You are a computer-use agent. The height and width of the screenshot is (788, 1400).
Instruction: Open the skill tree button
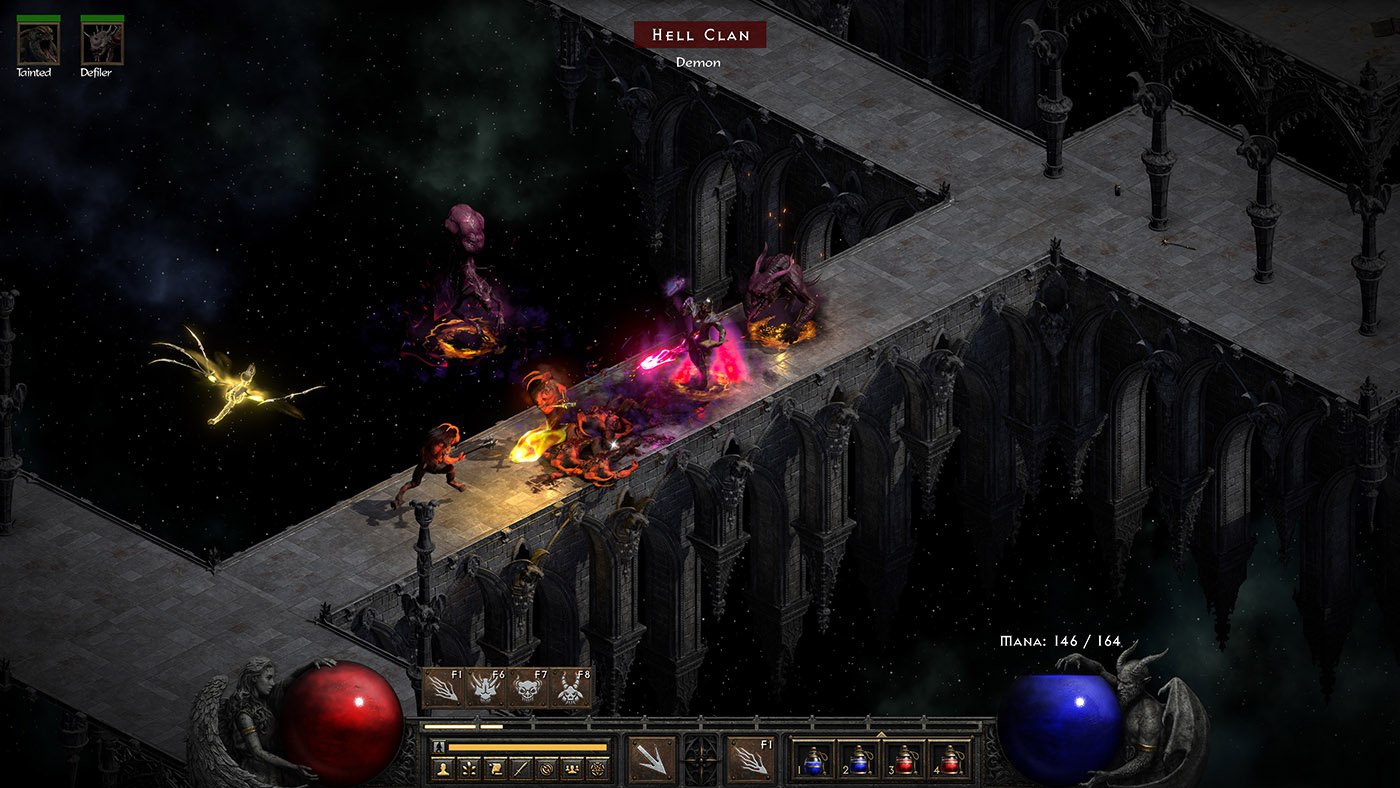(x=469, y=769)
